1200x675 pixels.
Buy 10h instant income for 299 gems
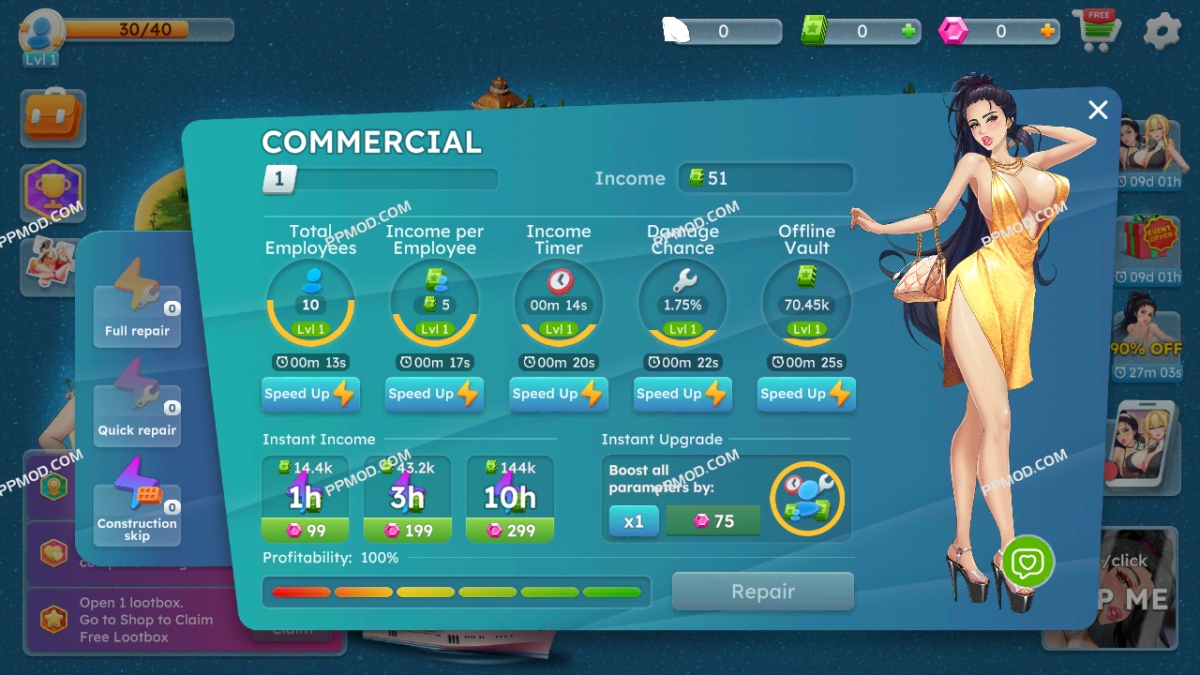pyautogui.click(x=510, y=499)
